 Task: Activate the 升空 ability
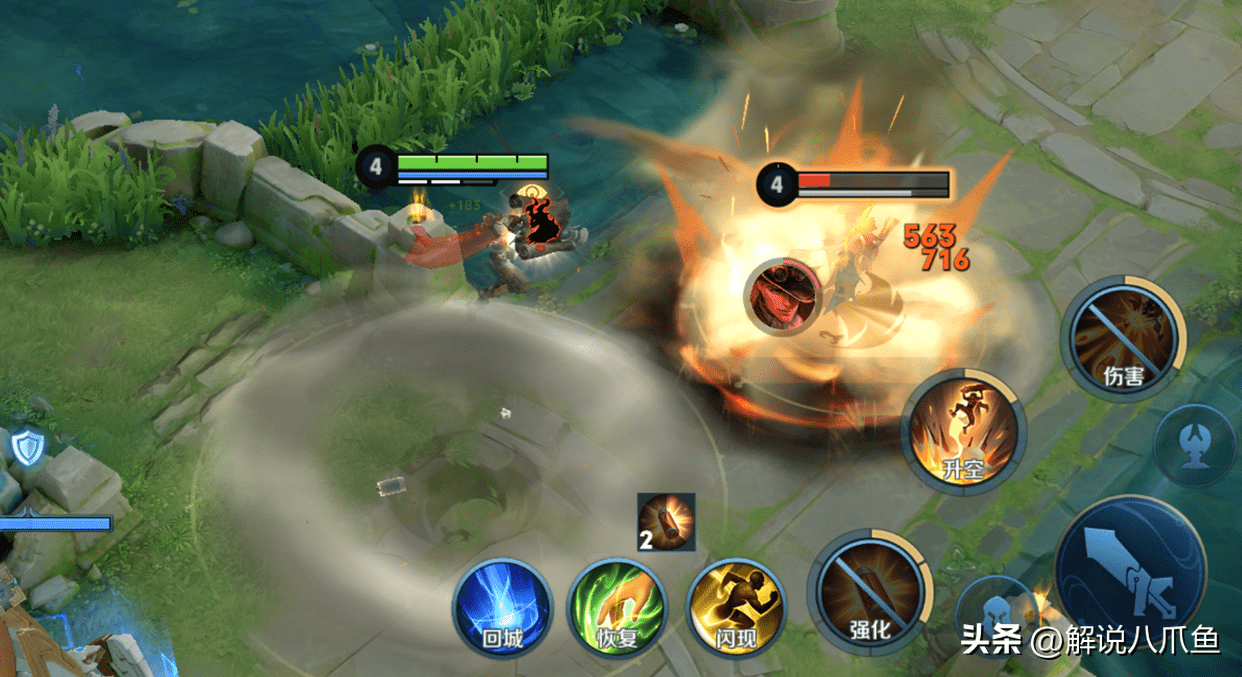click(x=964, y=431)
